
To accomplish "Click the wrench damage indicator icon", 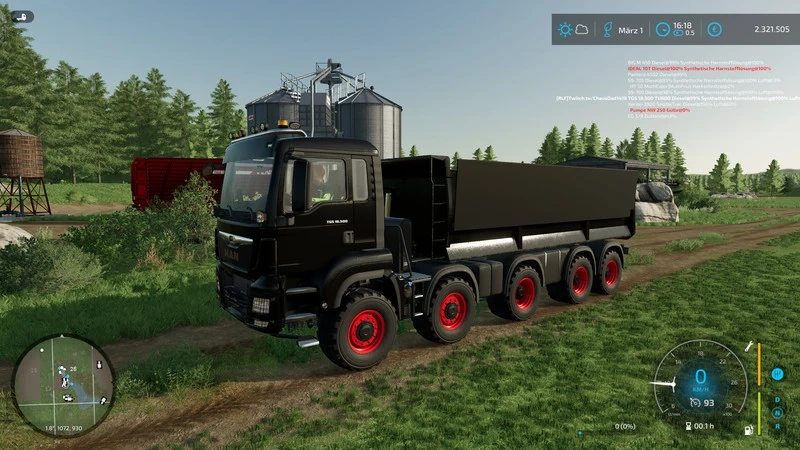I will (x=746, y=346).
